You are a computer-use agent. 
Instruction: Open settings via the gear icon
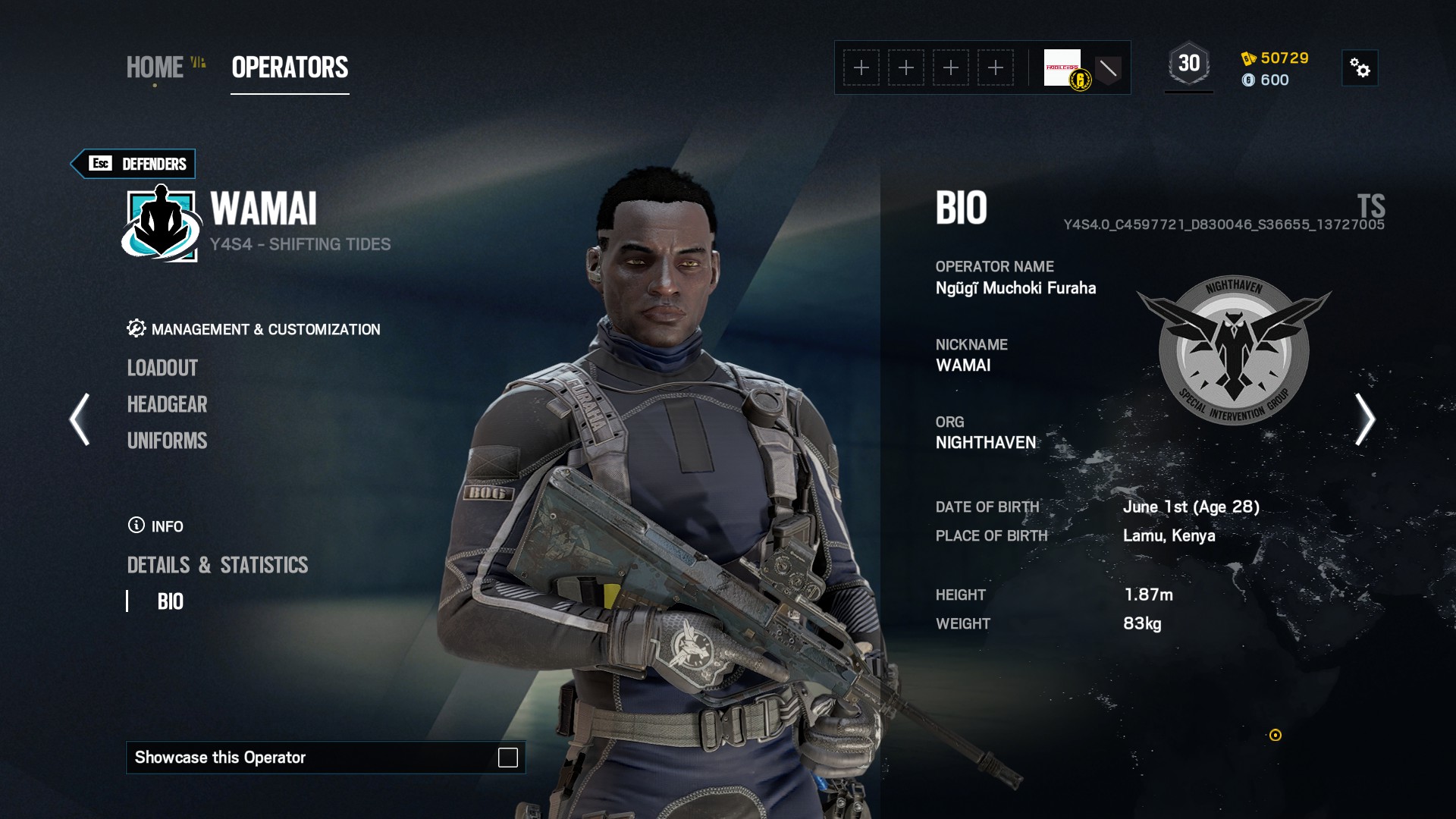[1360, 68]
